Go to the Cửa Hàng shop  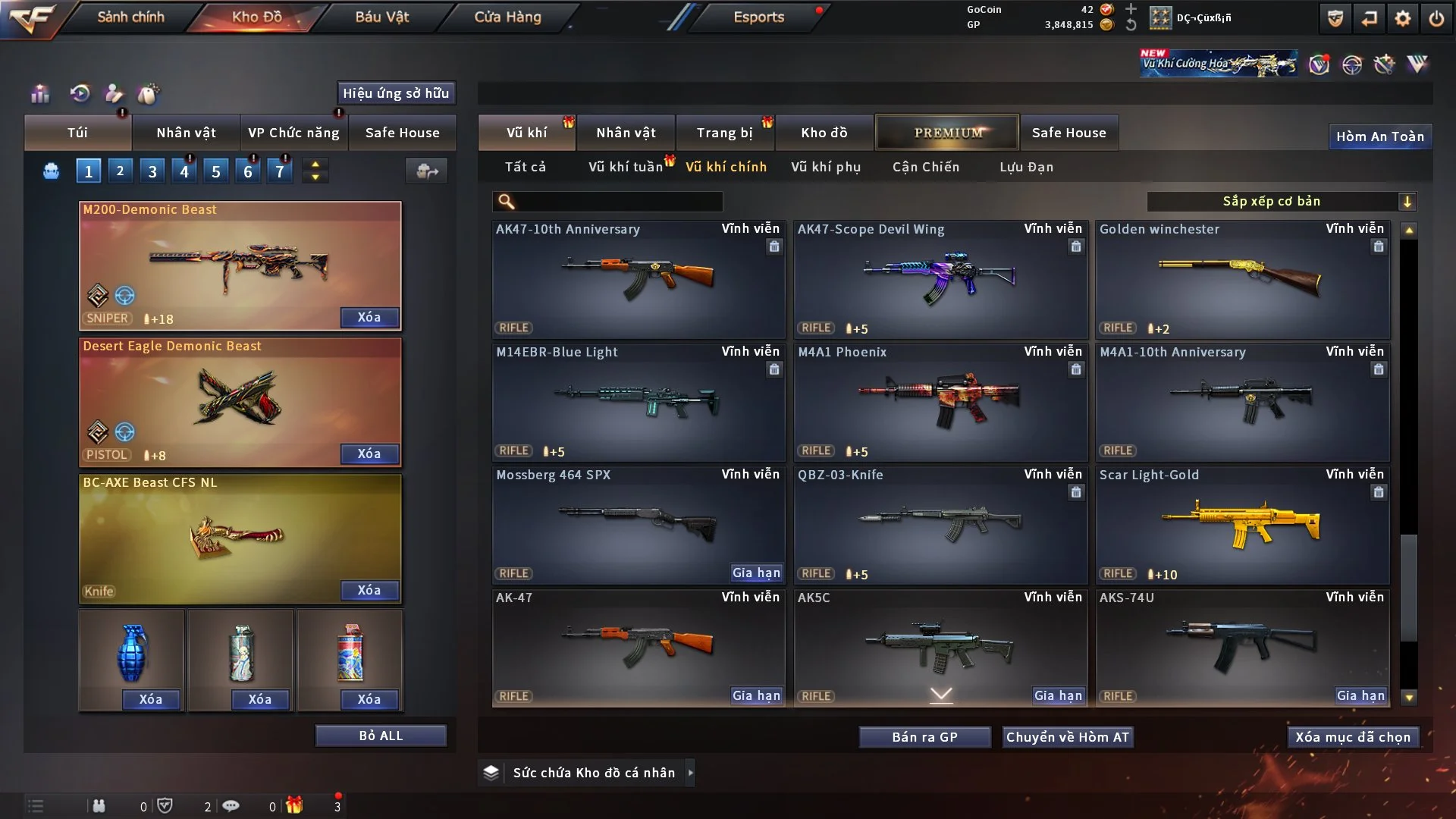click(507, 17)
